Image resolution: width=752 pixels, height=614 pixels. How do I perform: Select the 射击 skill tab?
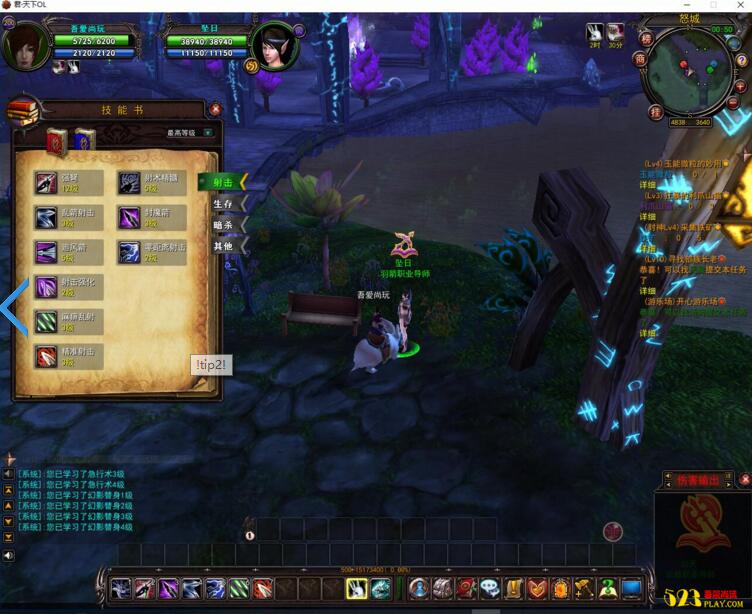(224, 182)
